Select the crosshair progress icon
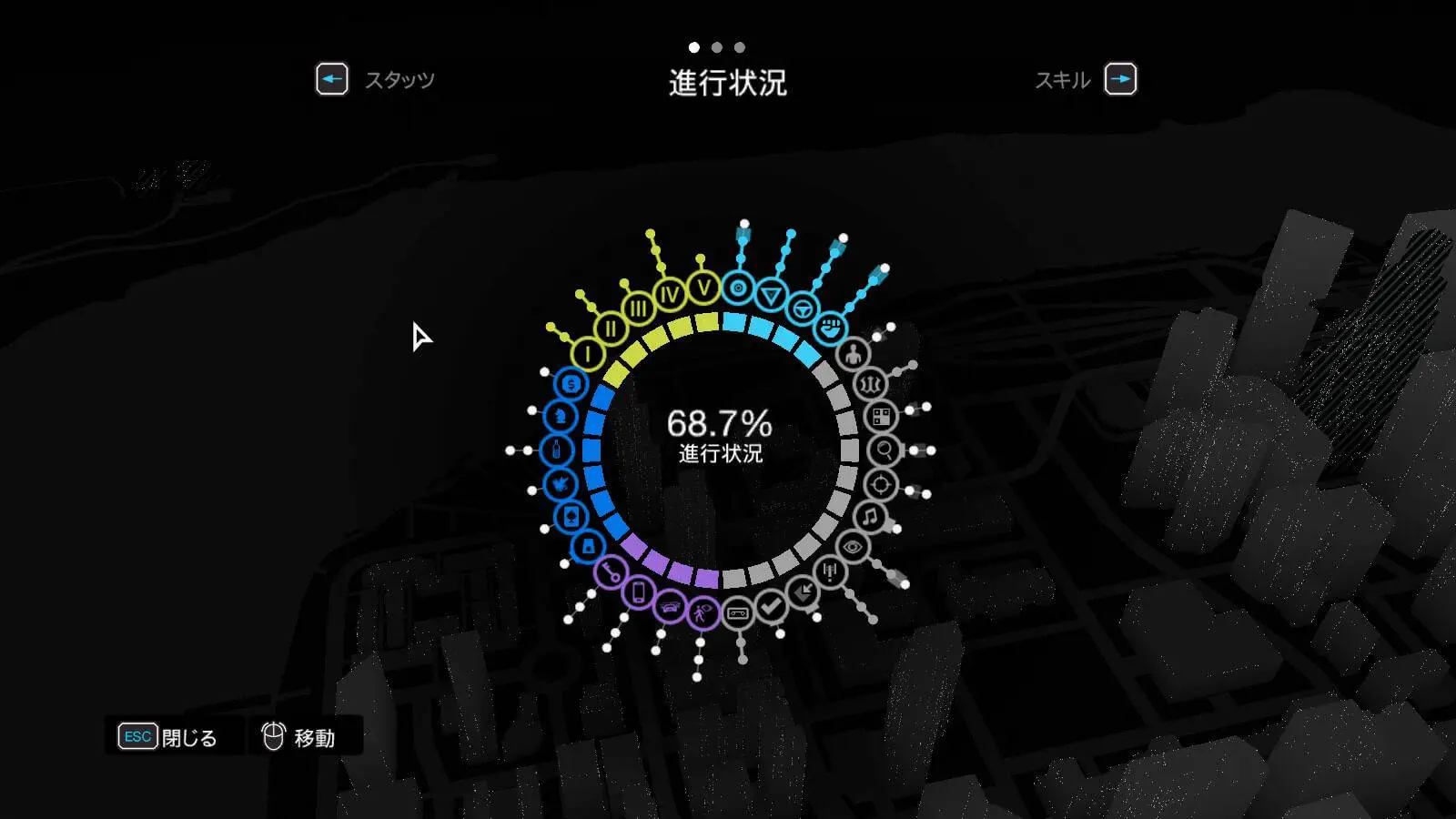The height and width of the screenshot is (819, 1456). 880,484
